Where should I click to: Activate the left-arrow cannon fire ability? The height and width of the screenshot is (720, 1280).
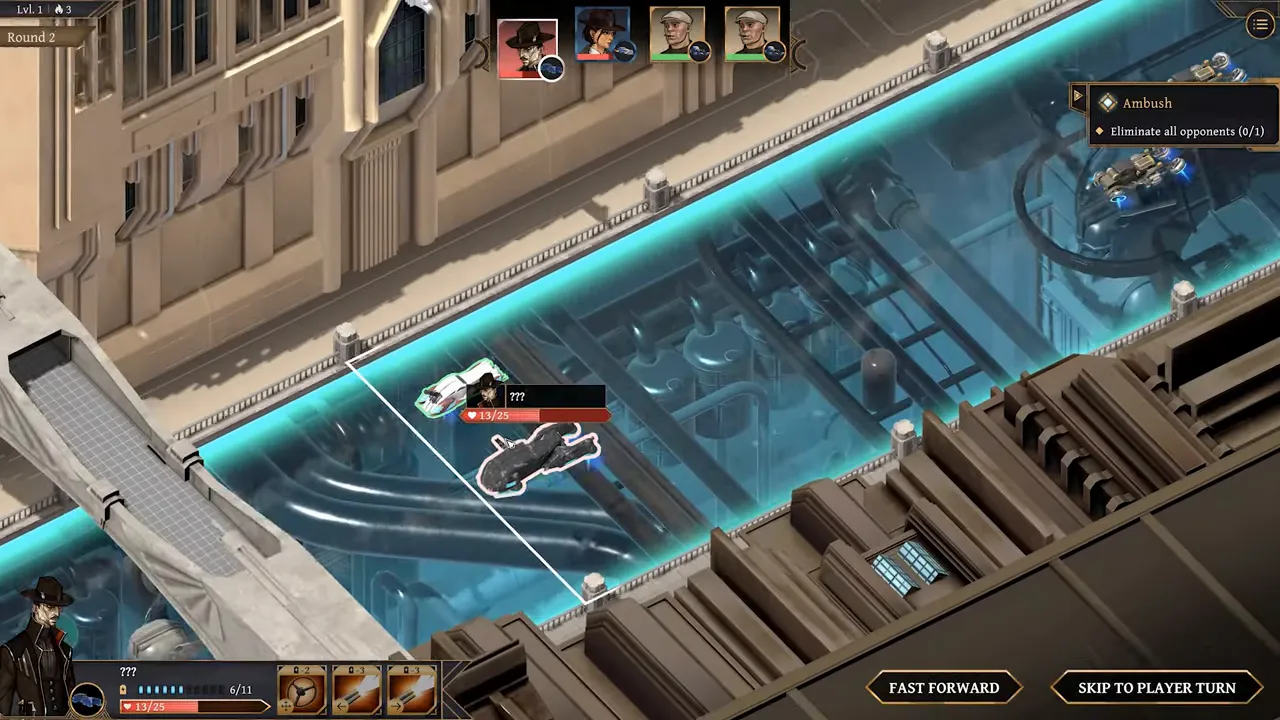357,690
